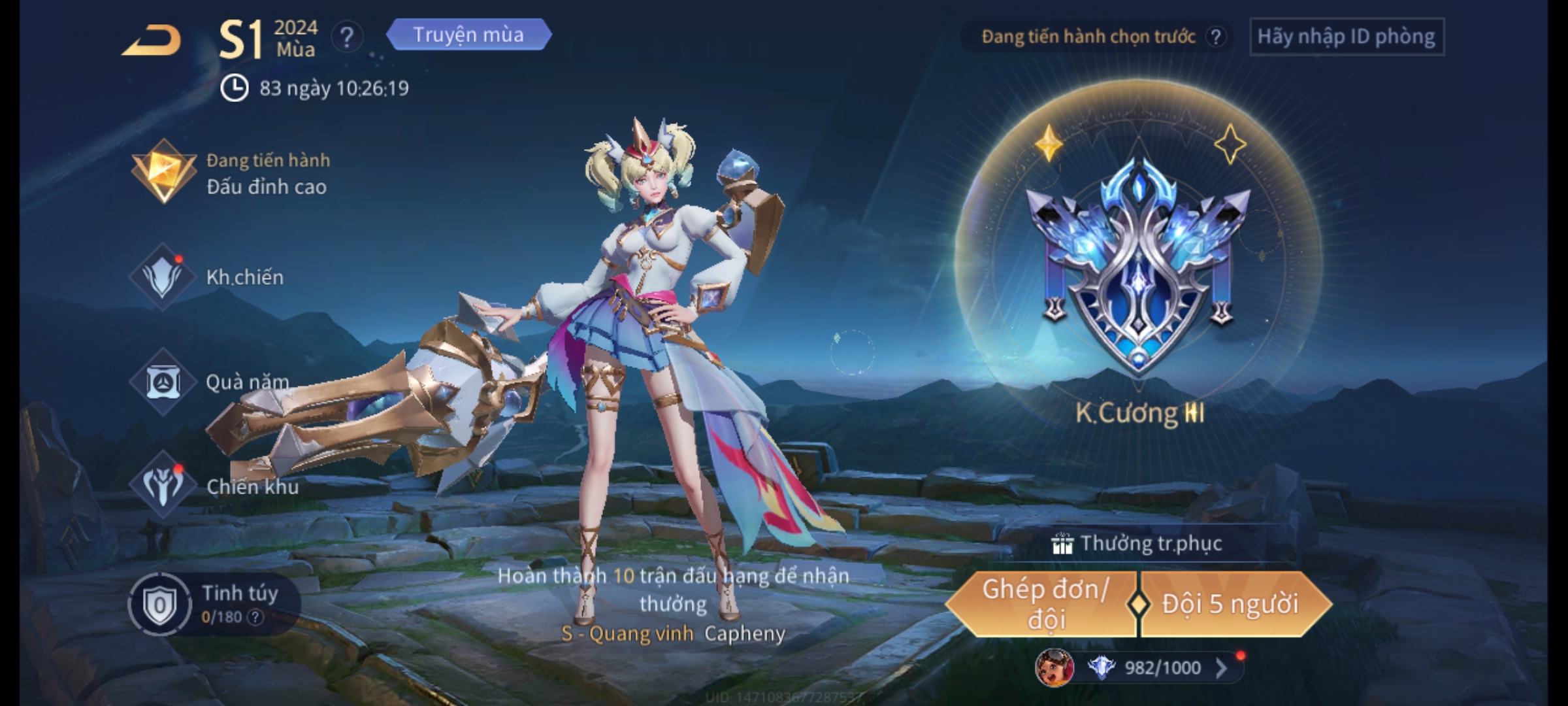Open the Thưởng tr.phục reward
Viewport: 1568px width, 706px height.
pyautogui.click(x=1138, y=544)
